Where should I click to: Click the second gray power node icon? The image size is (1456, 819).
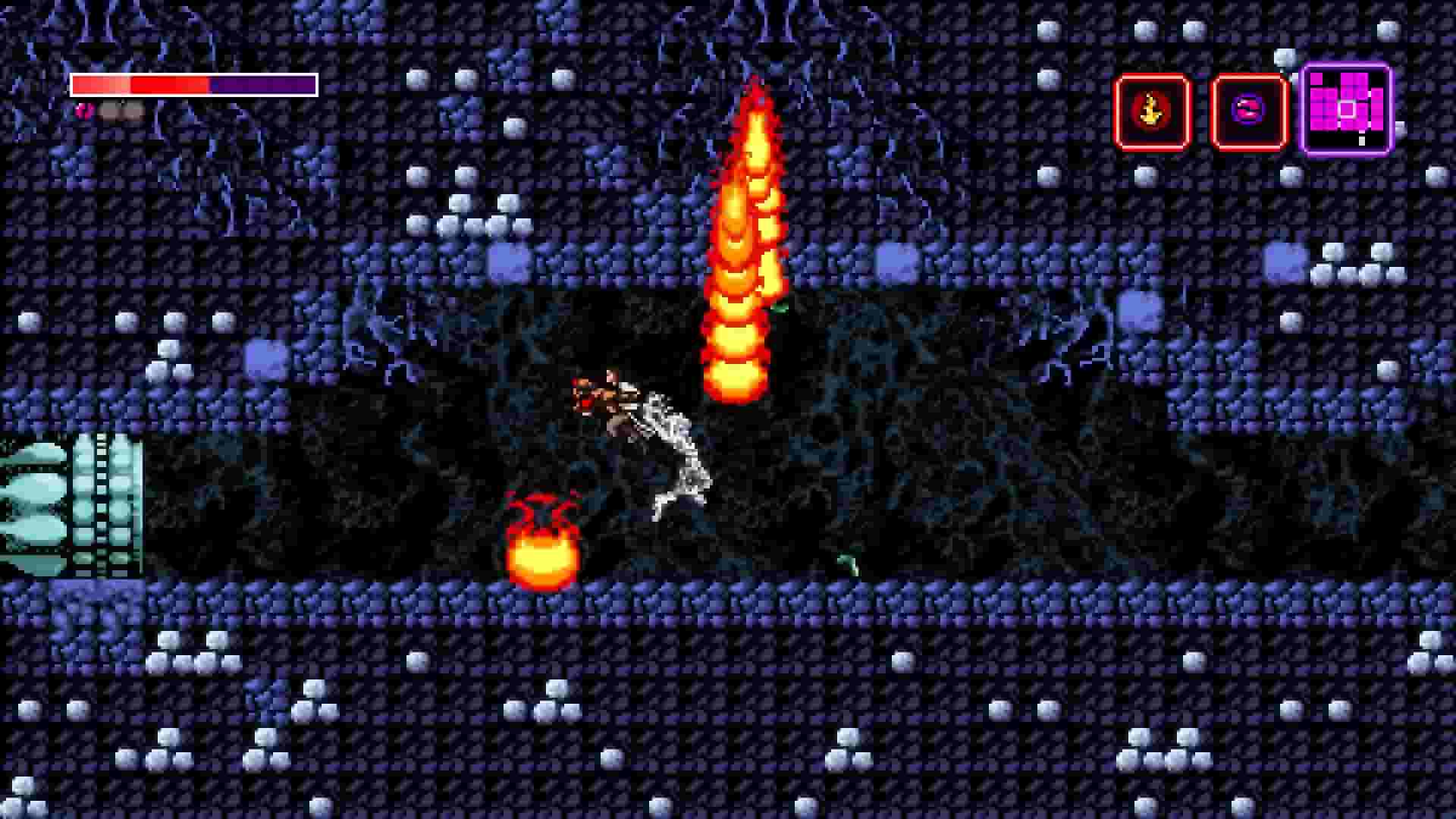tap(129, 112)
